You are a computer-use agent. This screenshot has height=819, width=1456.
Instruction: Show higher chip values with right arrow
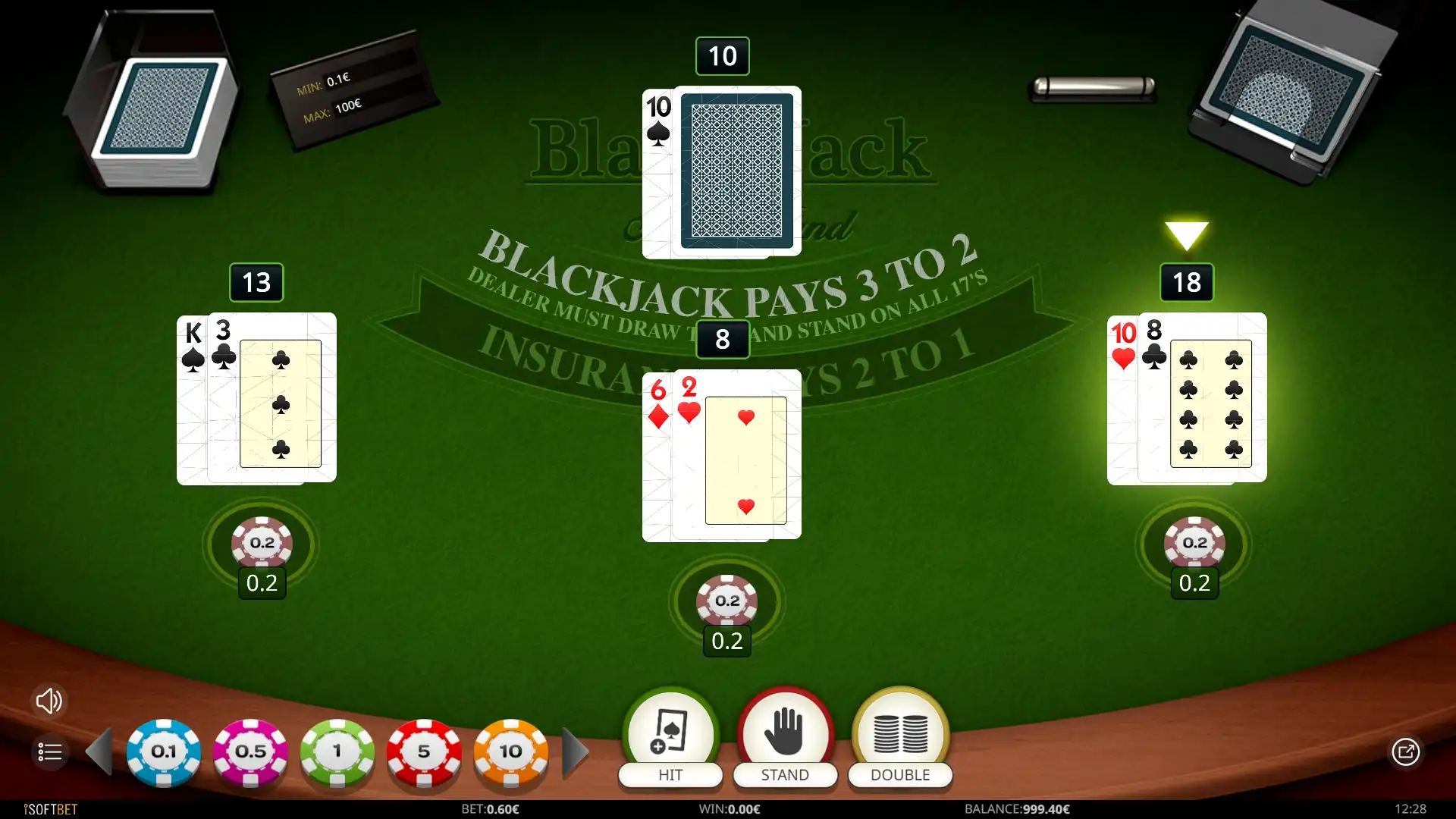pyautogui.click(x=576, y=752)
